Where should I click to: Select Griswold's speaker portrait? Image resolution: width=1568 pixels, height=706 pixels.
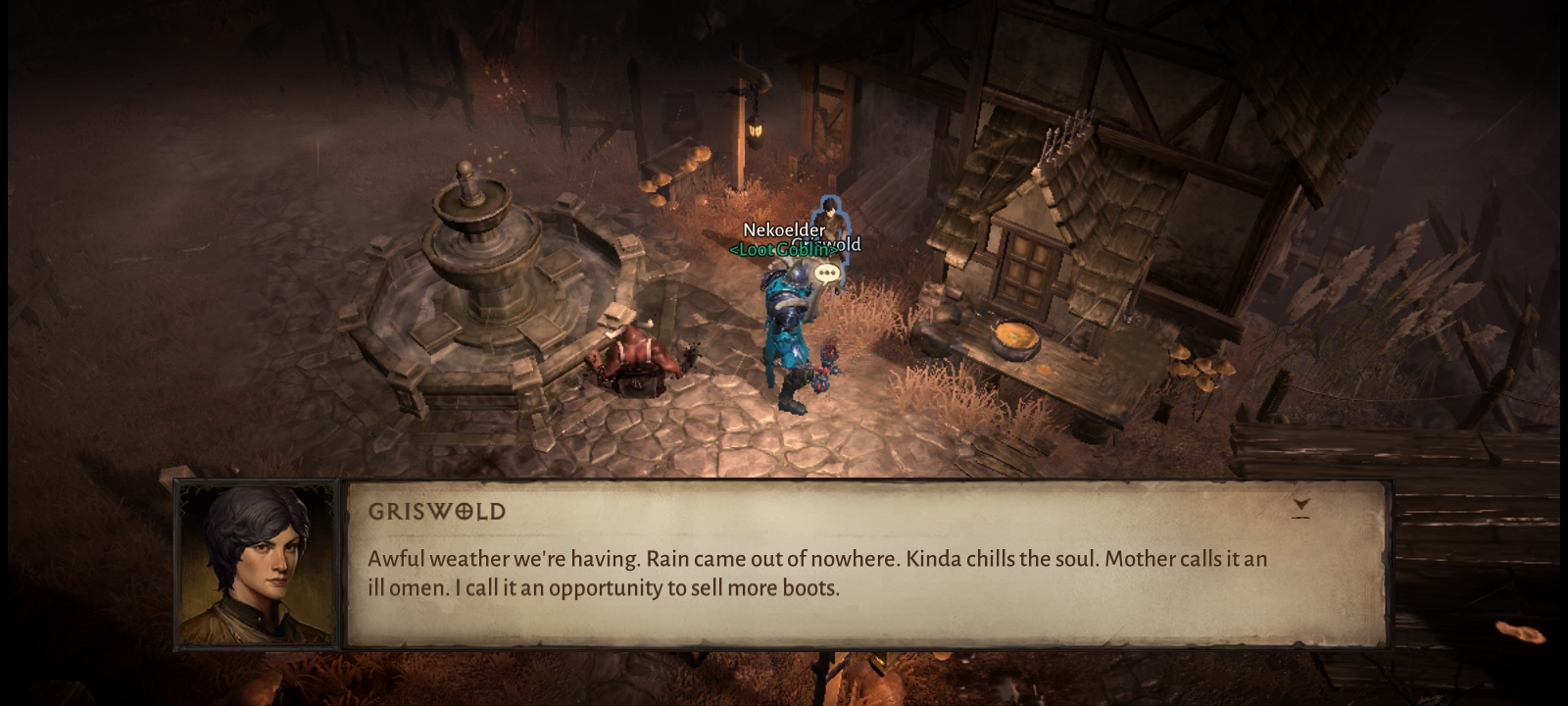coord(257,565)
